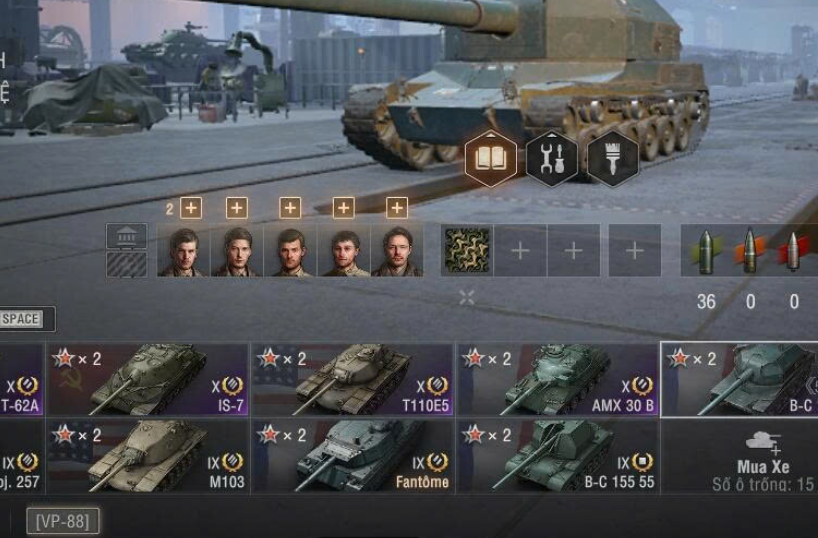Open the barracks building icon beside crew

(x=127, y=236)
